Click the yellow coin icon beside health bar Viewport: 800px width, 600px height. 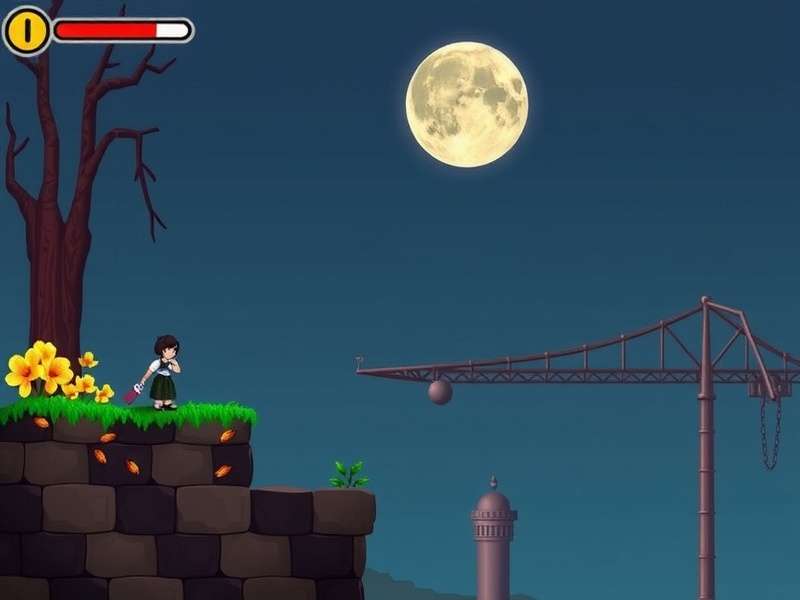(x=27, y=31)
